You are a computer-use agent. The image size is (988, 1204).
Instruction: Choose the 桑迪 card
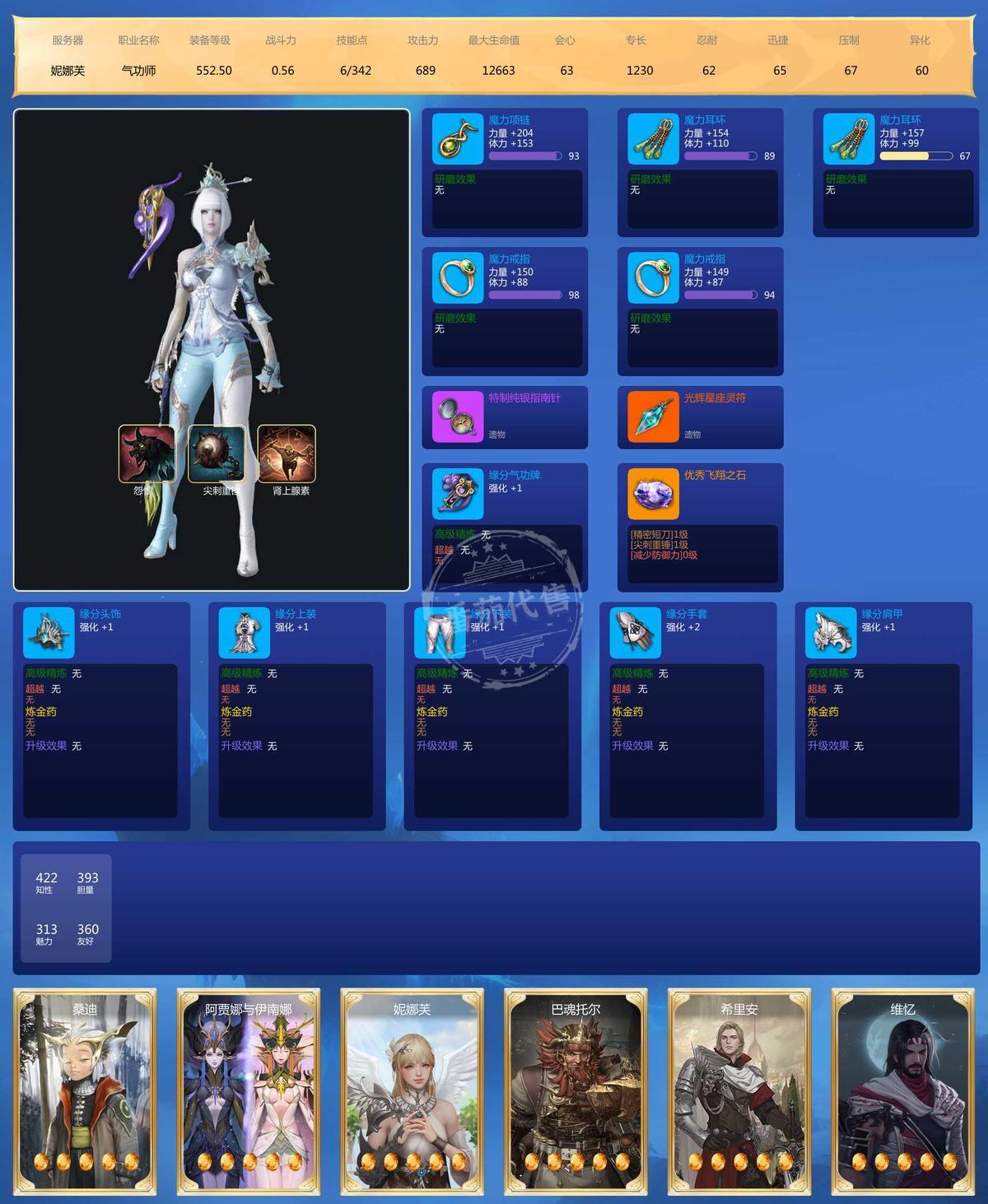85,1092
